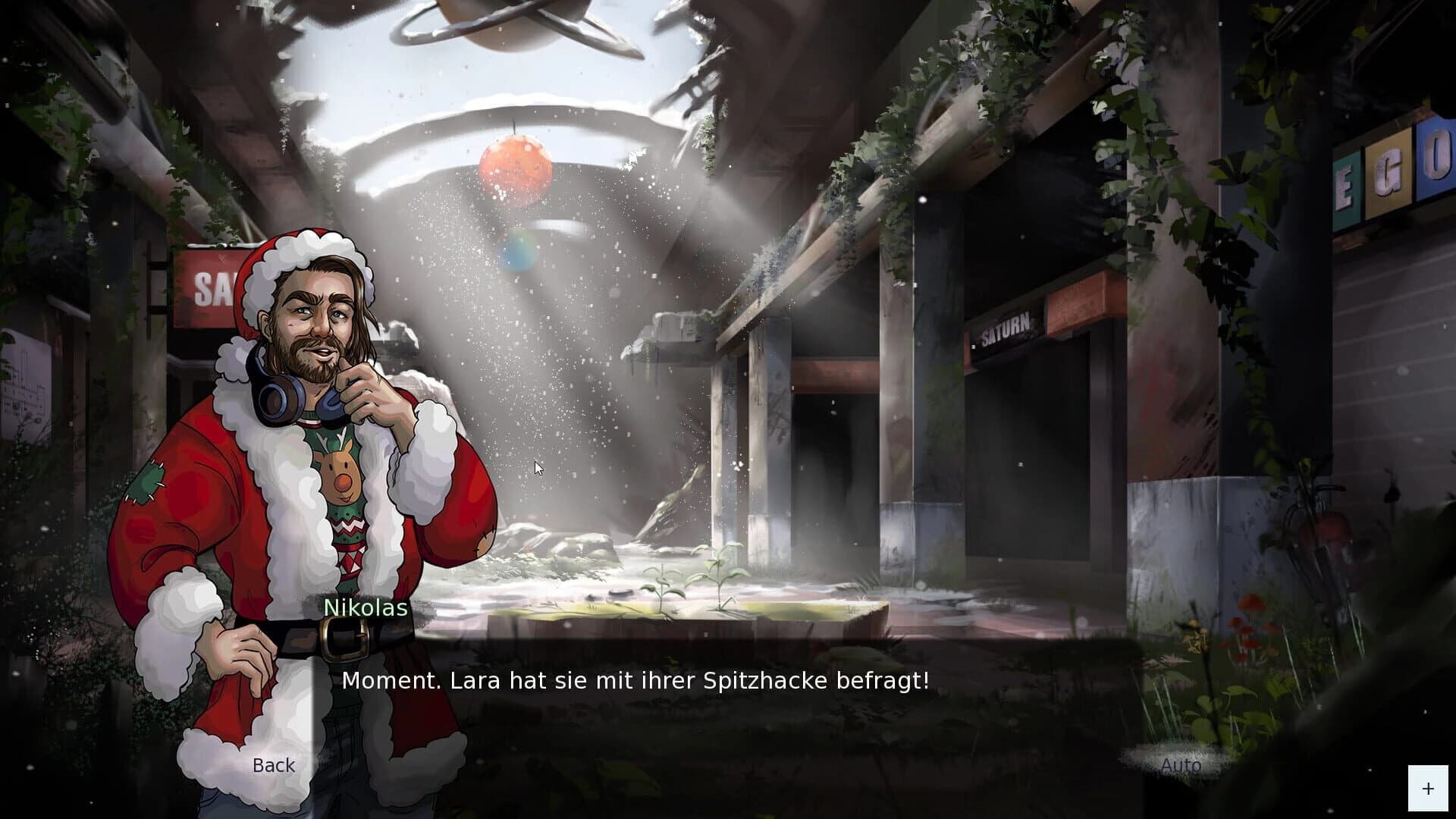Enable Auto mode for dialogue
This screenshot has width=1456, height=819.
[x=1180, y=767]
